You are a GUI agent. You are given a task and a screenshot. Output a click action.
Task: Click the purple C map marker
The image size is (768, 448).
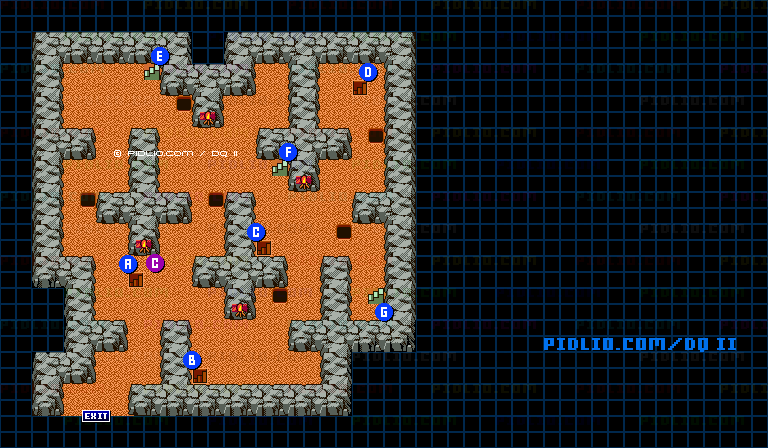click(x=155, y=263)
